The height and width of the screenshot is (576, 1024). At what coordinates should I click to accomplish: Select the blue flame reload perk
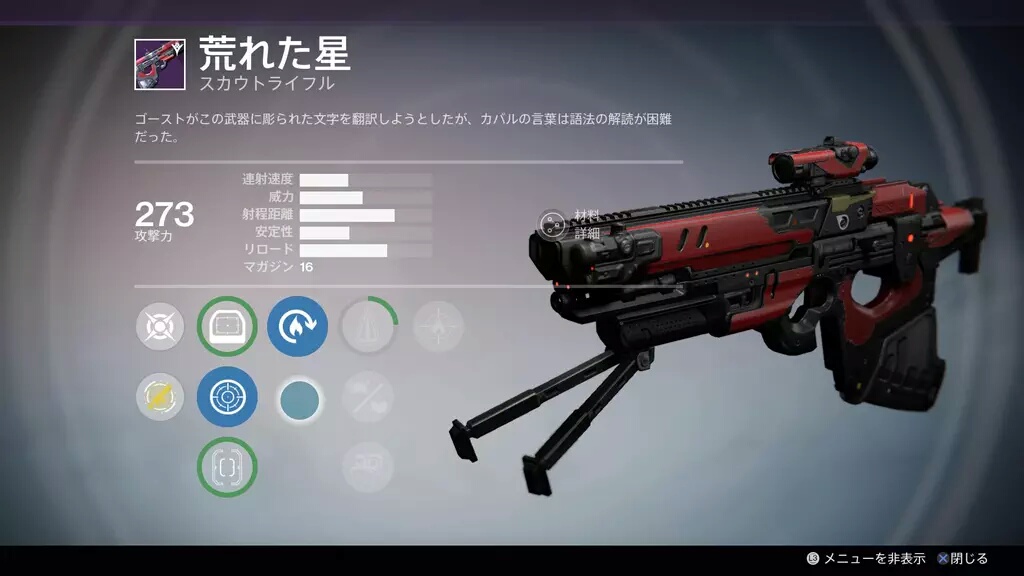[297, 327]
